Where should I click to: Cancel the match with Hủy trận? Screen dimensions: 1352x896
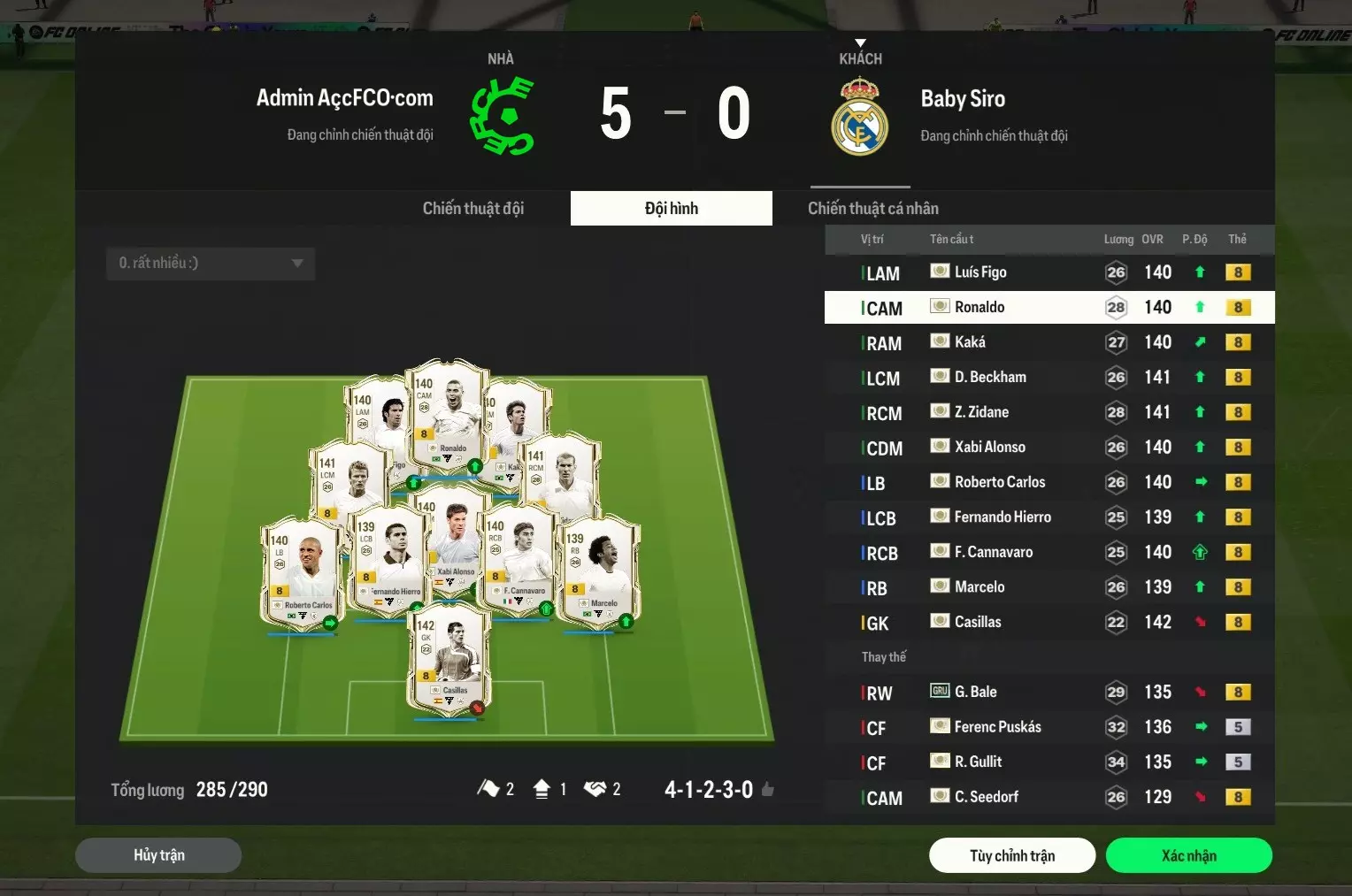click(x=158, y=855)
